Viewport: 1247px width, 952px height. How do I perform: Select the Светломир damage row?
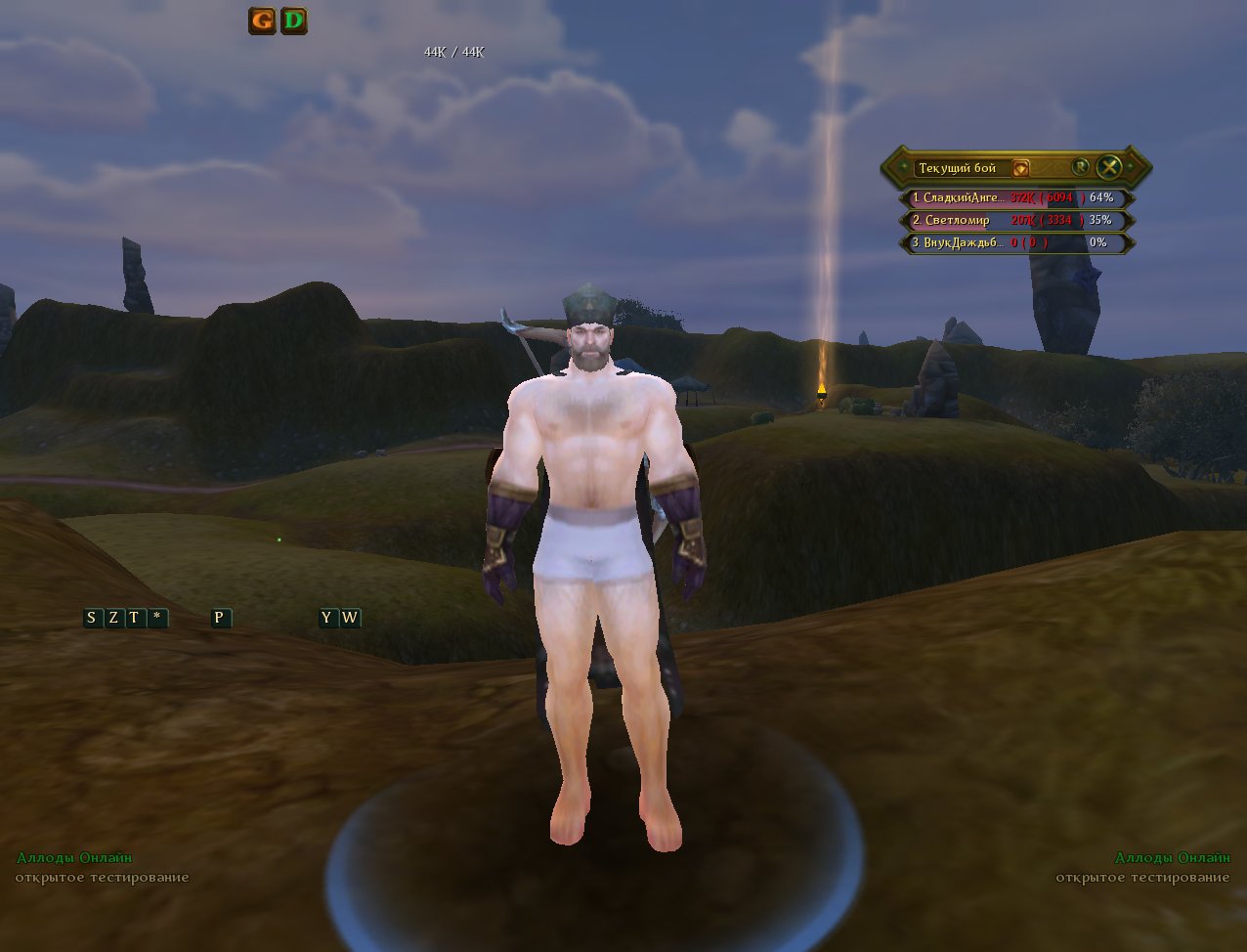click(x=1015, y=220)
